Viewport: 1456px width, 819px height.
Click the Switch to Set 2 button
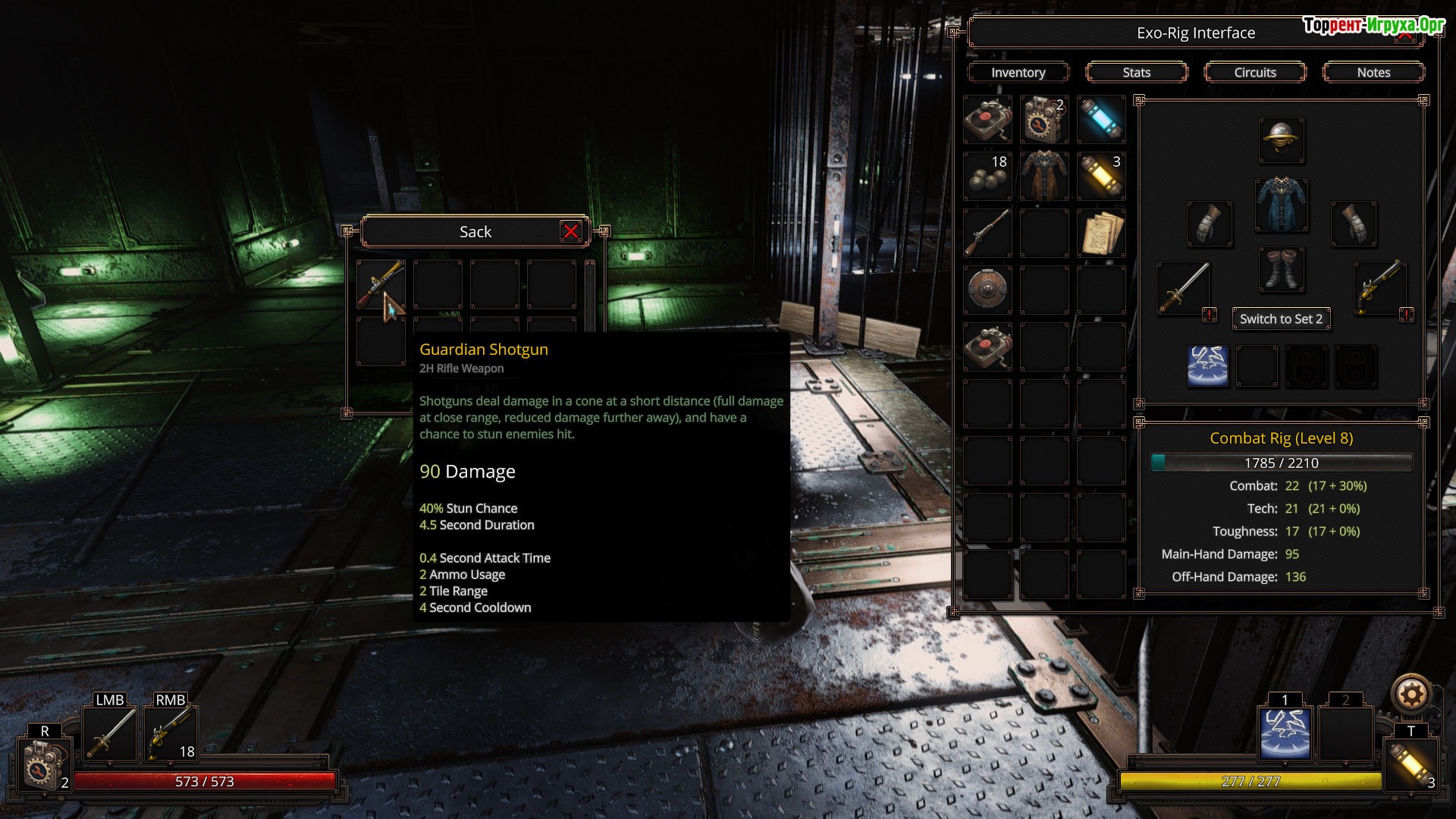[x=1281, y=318]
